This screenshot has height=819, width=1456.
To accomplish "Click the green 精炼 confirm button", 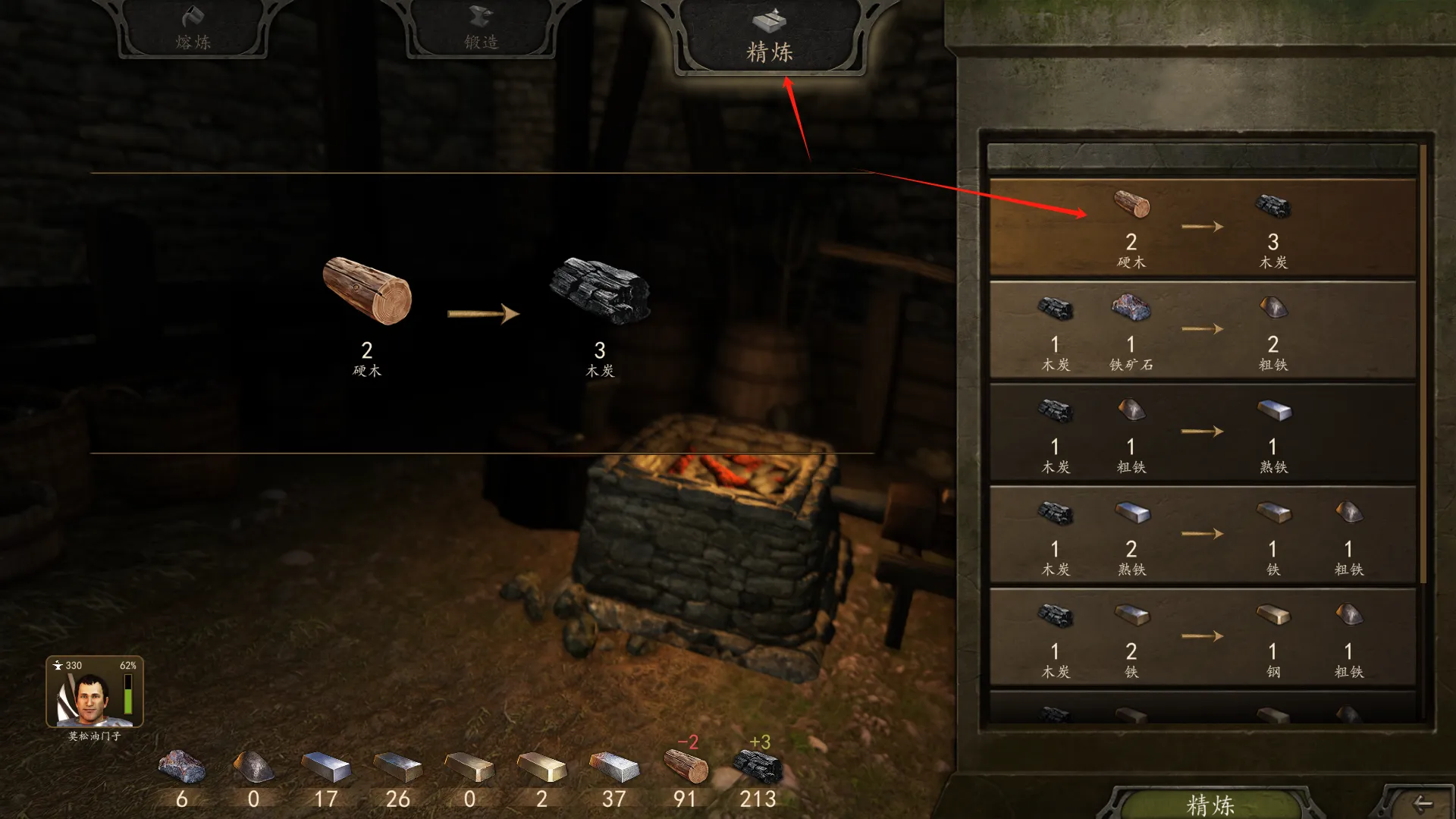I will pos(1210,804).
